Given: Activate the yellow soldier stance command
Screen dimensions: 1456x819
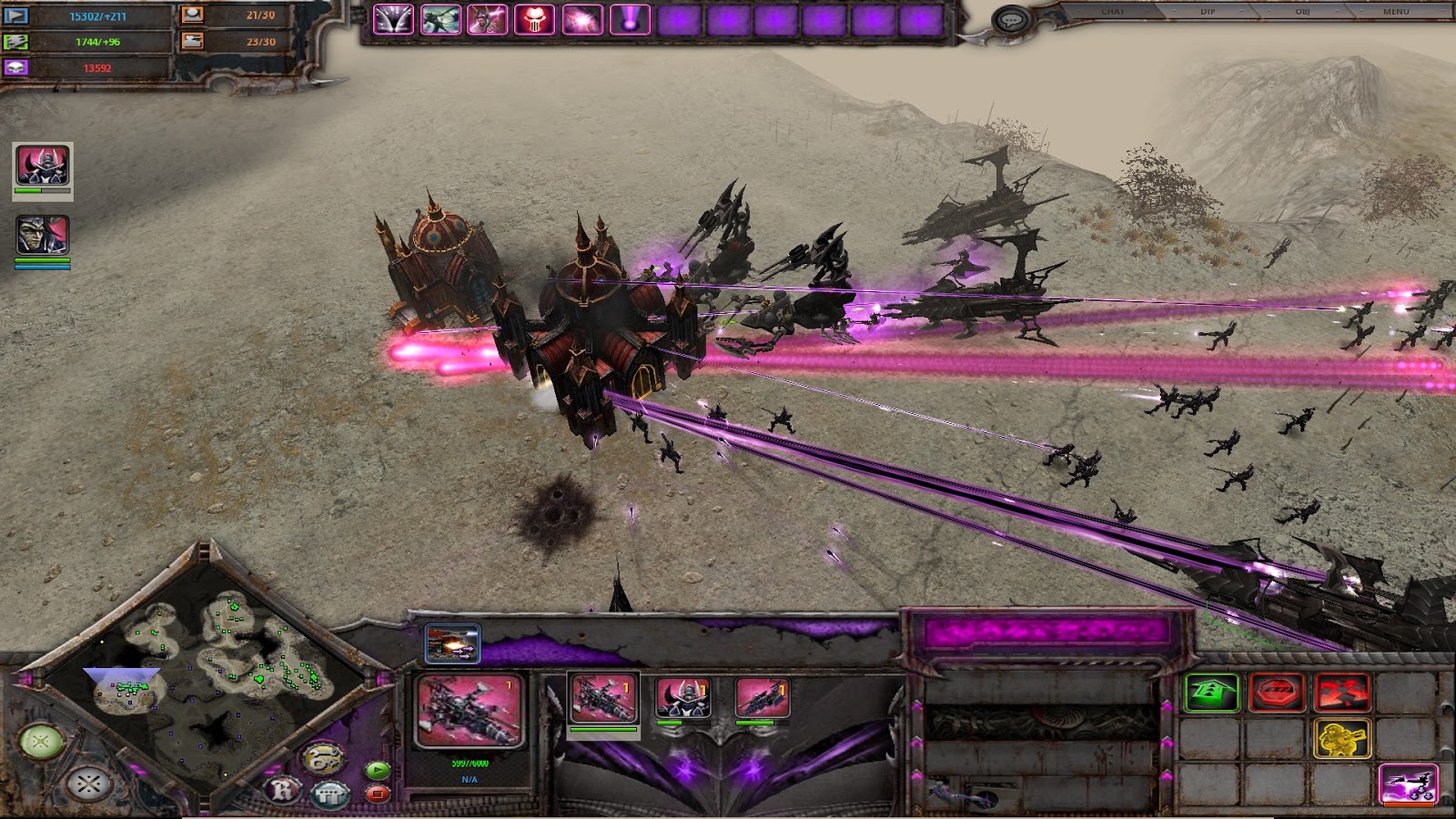Looking at the screenshot, I should click(1342, 739).
